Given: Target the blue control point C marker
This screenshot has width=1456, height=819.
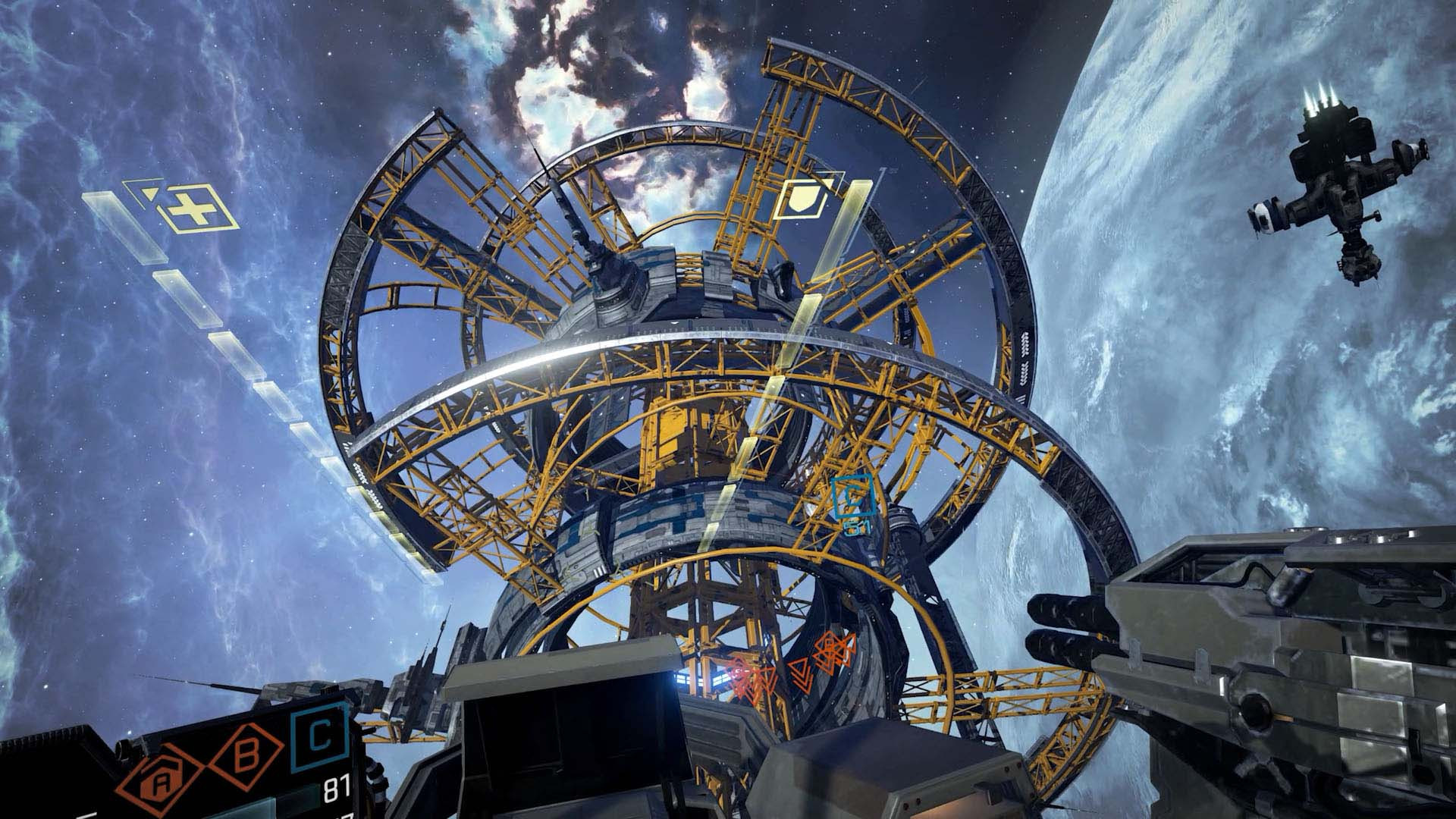Looking at the screenshot, I should (853, 497).
